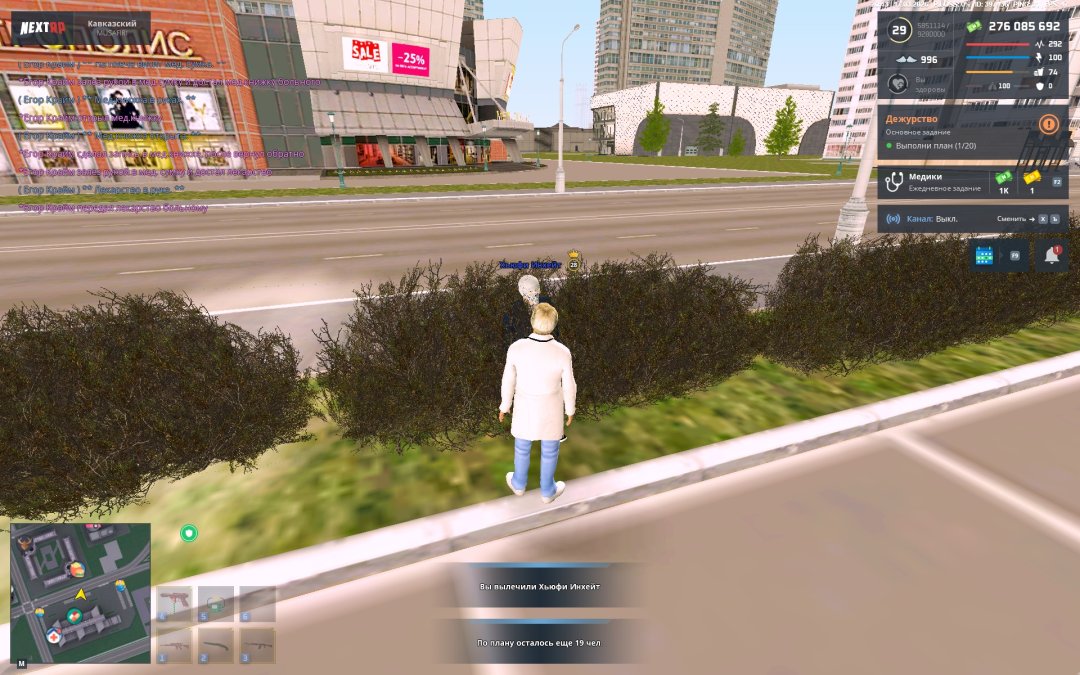Open the blue calendar icon
Viewport: 1080px width, 675px height.
(x=984, y=256)
